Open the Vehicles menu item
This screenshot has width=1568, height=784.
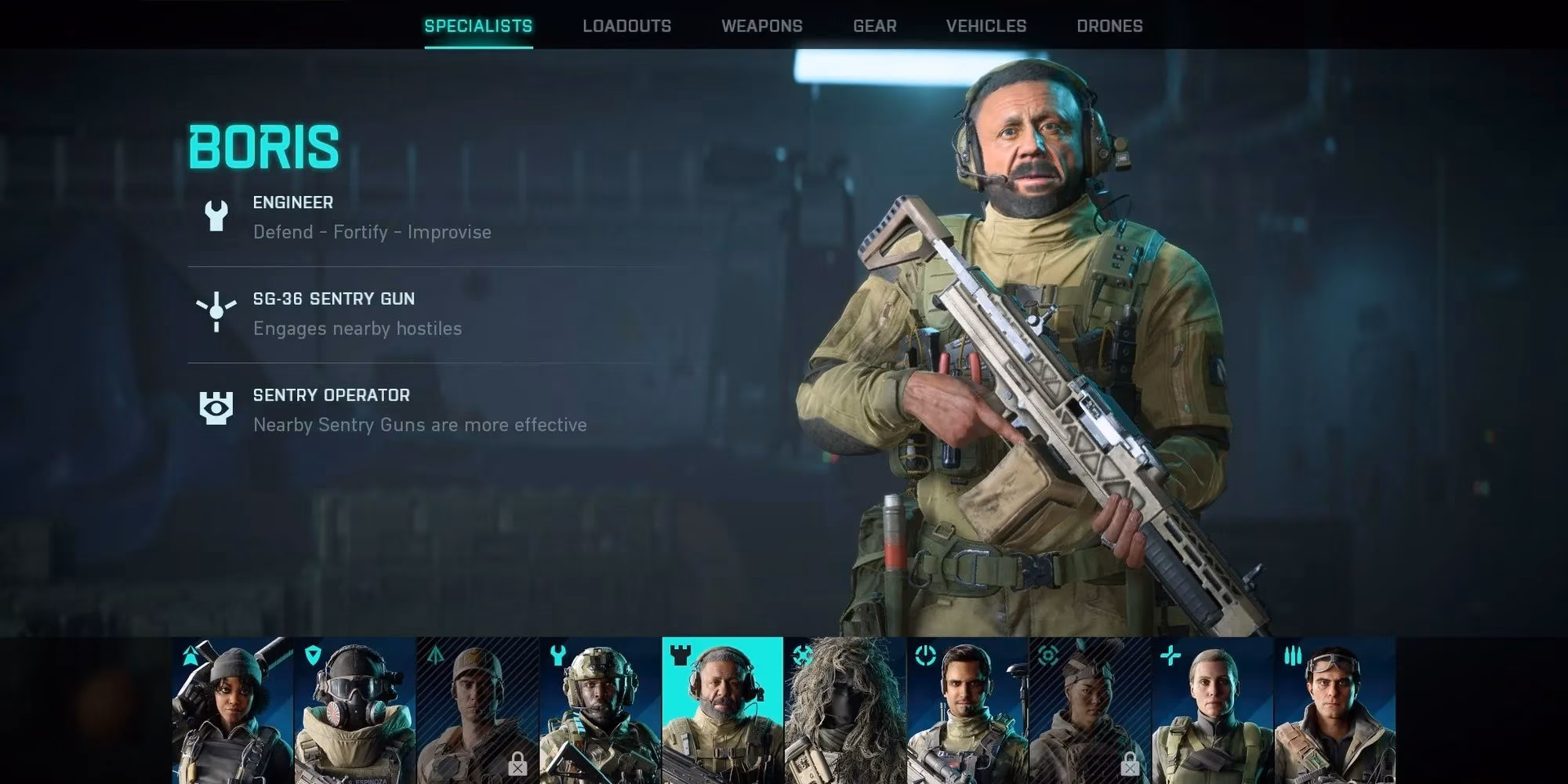pos(986,25)
